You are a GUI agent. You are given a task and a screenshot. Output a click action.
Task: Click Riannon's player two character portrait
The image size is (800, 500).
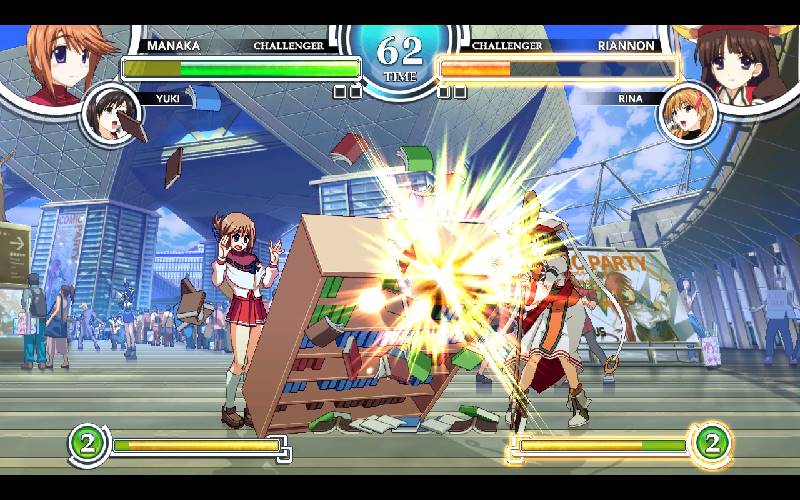point(742,55)
